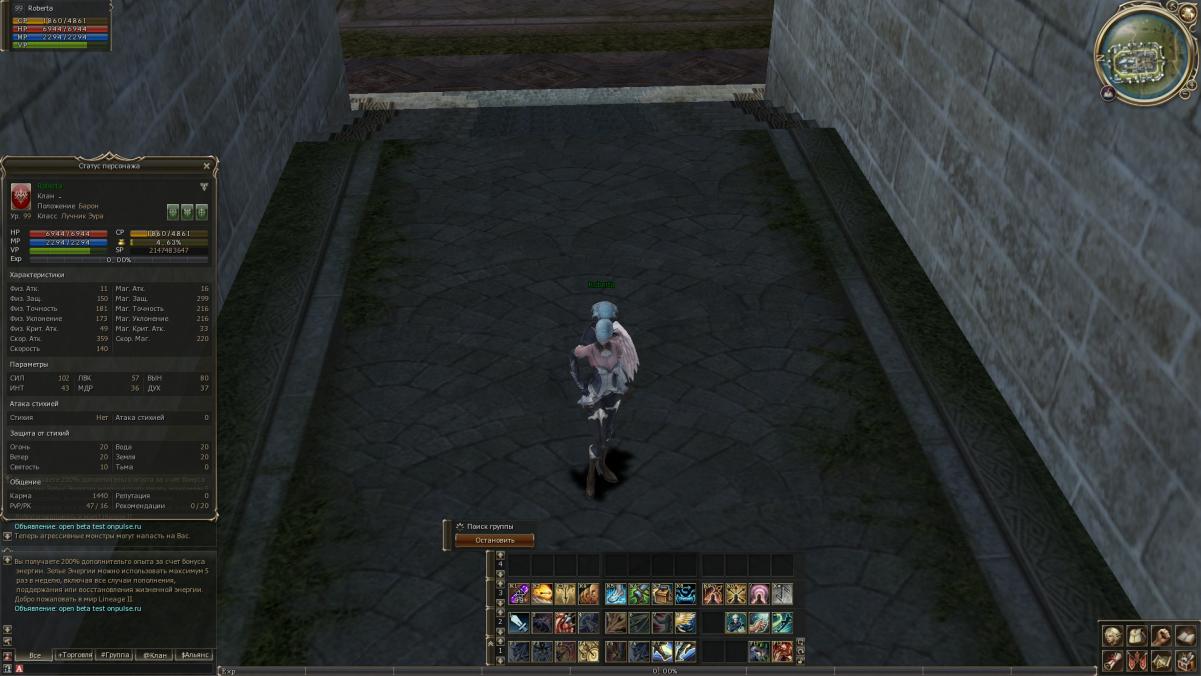Image resolution: width=1201 pixels, height=676 pixels.
Task: Switch to the +Торговля chat tab
Action: 74,655
